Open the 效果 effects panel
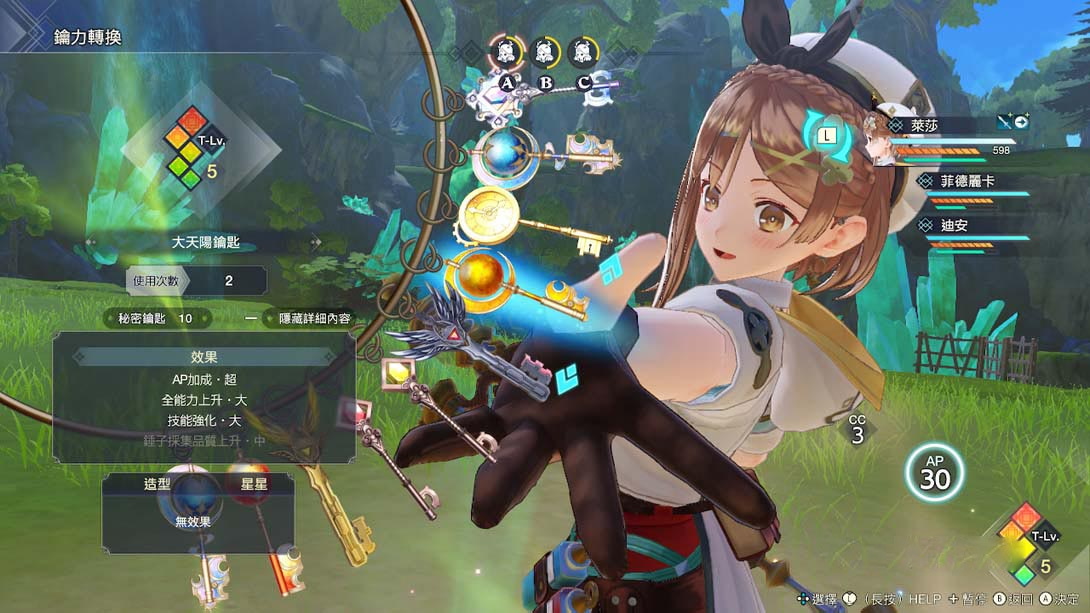This screenshot has width=1090, height=613. (x=204, y=356)
